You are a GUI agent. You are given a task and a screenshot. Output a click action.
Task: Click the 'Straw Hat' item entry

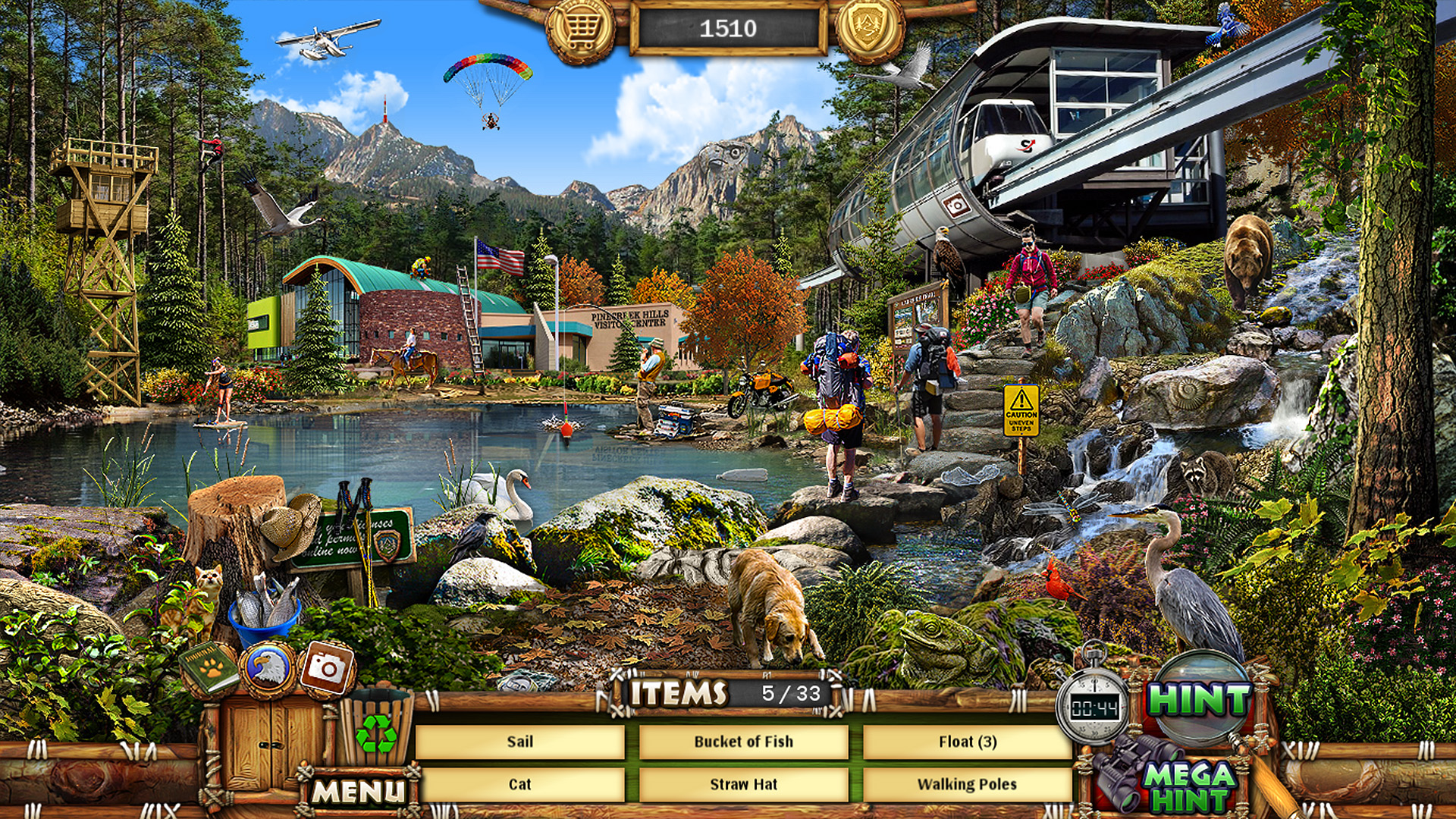pos(744,786)
